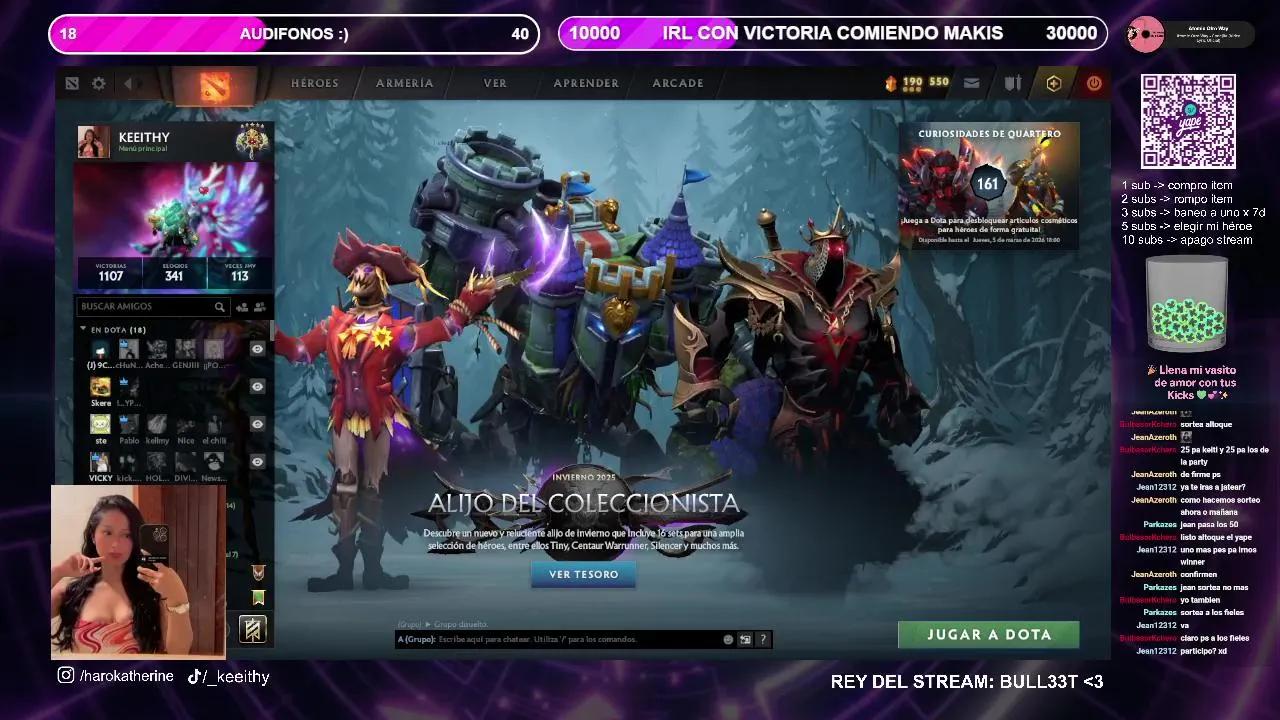Collapse the EN DOTA friends group
This screenshot has height=720, width=1280.
[84, 327]
